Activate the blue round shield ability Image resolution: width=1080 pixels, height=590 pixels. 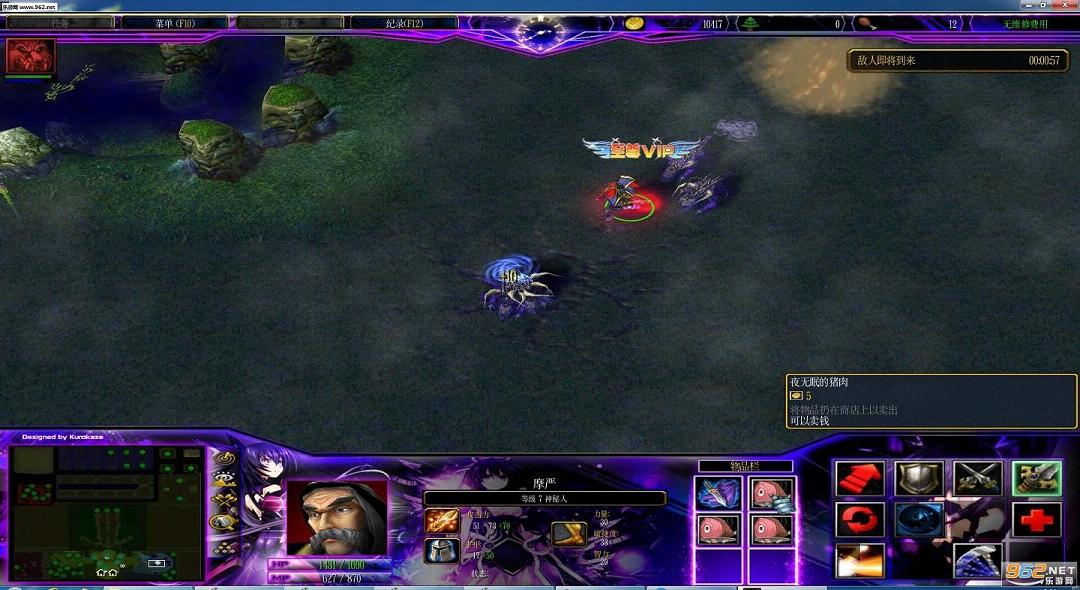(x=918, y=520)
